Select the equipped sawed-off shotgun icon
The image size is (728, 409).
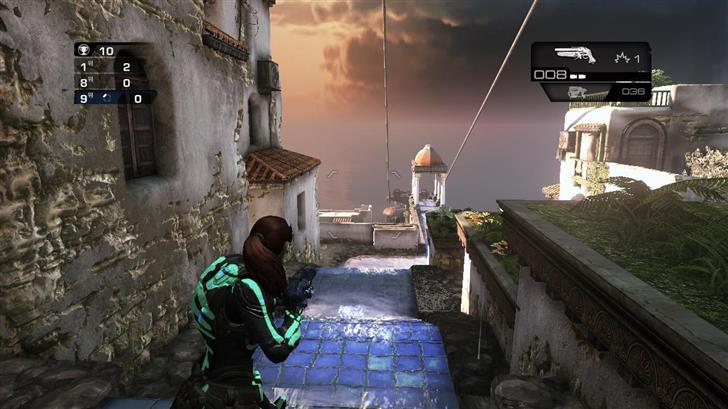pos(573,56)
